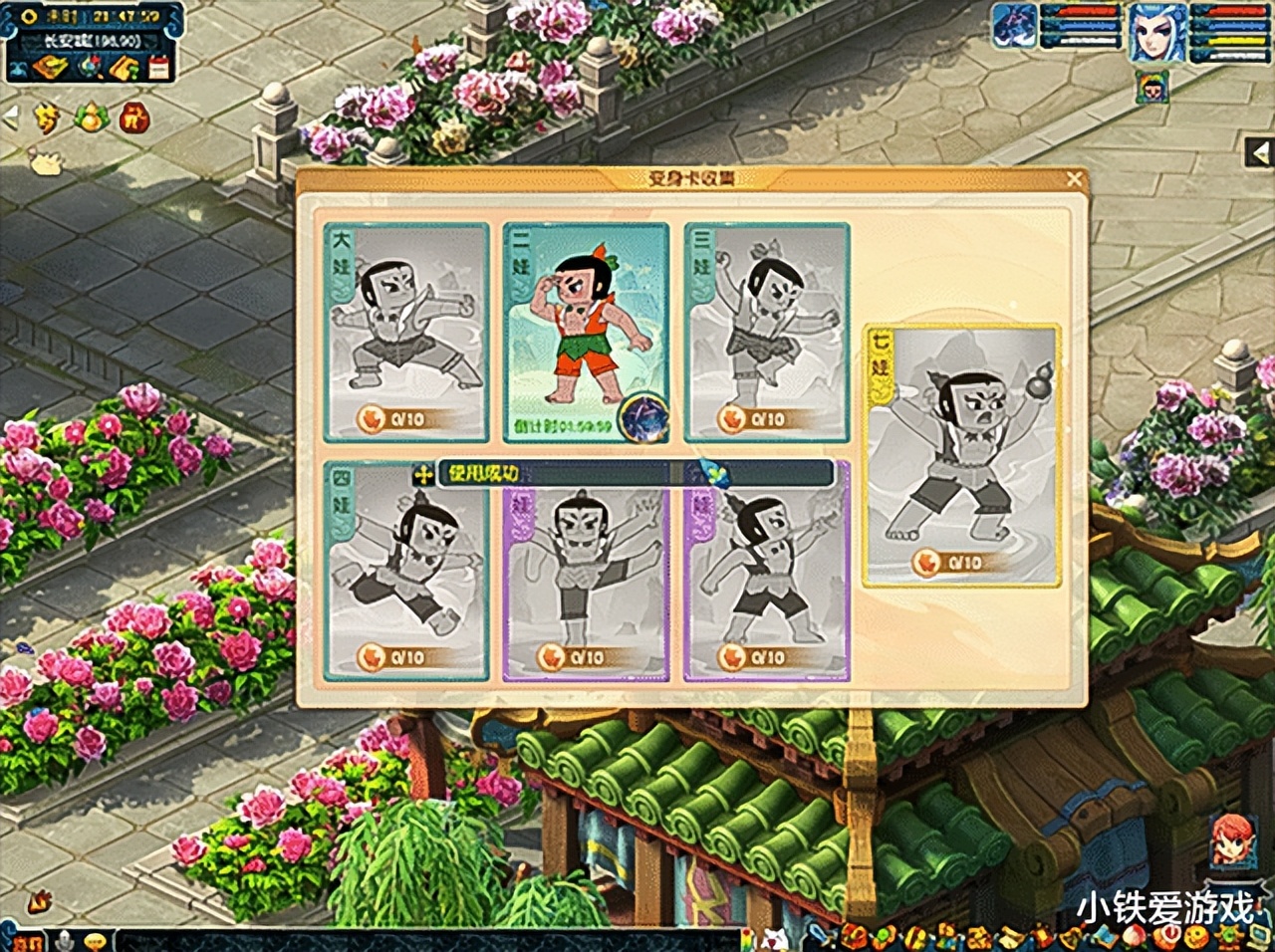Close the transformation card collection window
1275x952 pixels.
1074,179
